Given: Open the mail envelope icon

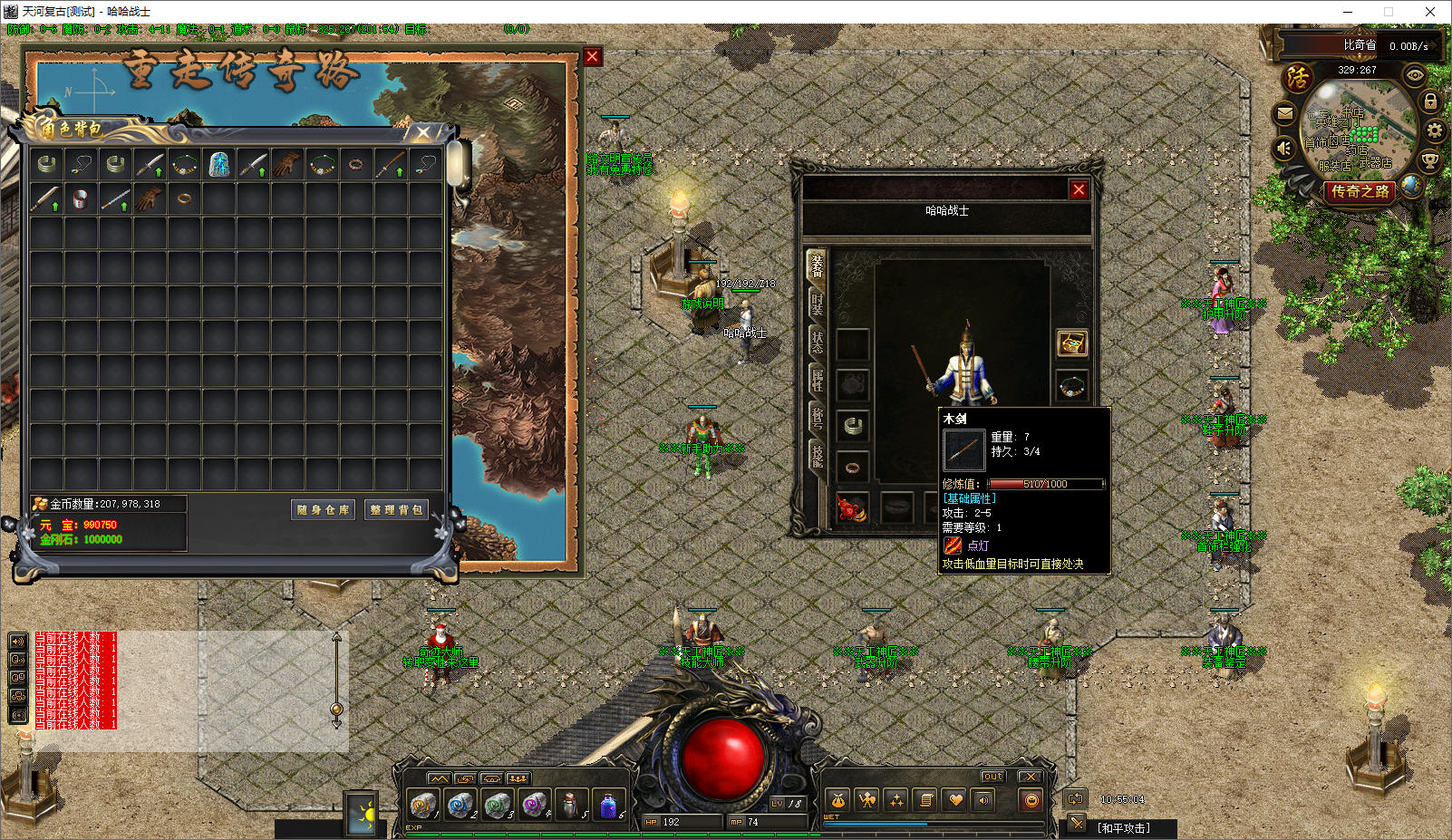Looking at the screenshot, I should (x=1284, y=114).
